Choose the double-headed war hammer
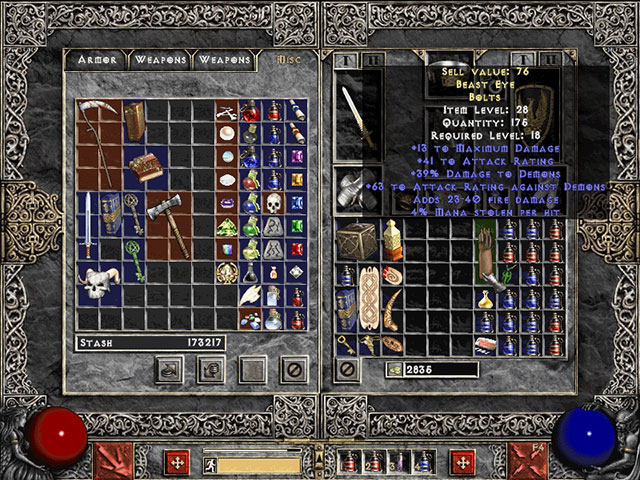This screenshot has height=480, width=640. tap(162, 217)
